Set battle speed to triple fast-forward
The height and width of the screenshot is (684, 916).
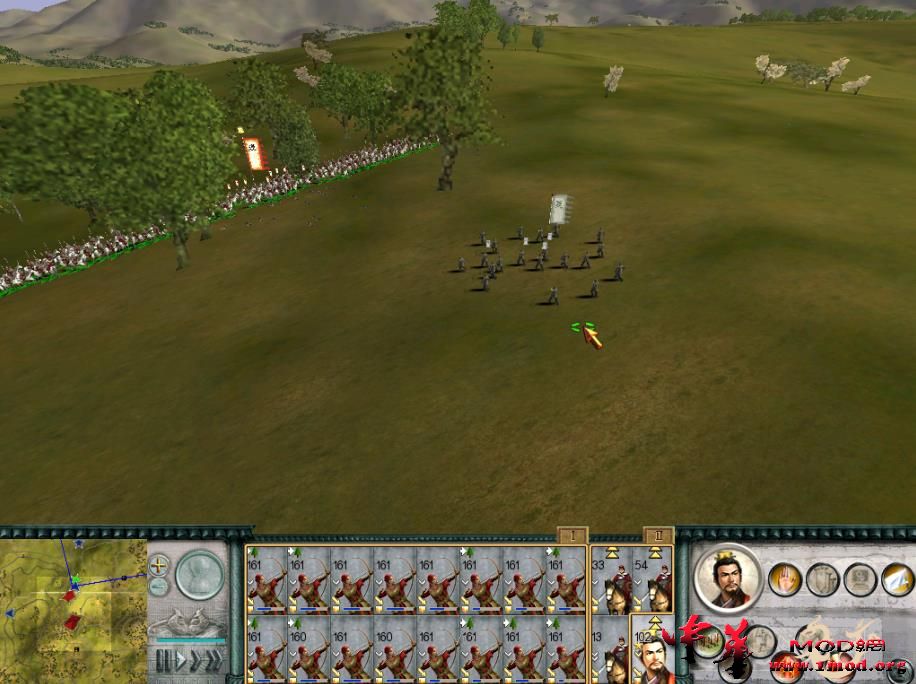coord(214,659)
